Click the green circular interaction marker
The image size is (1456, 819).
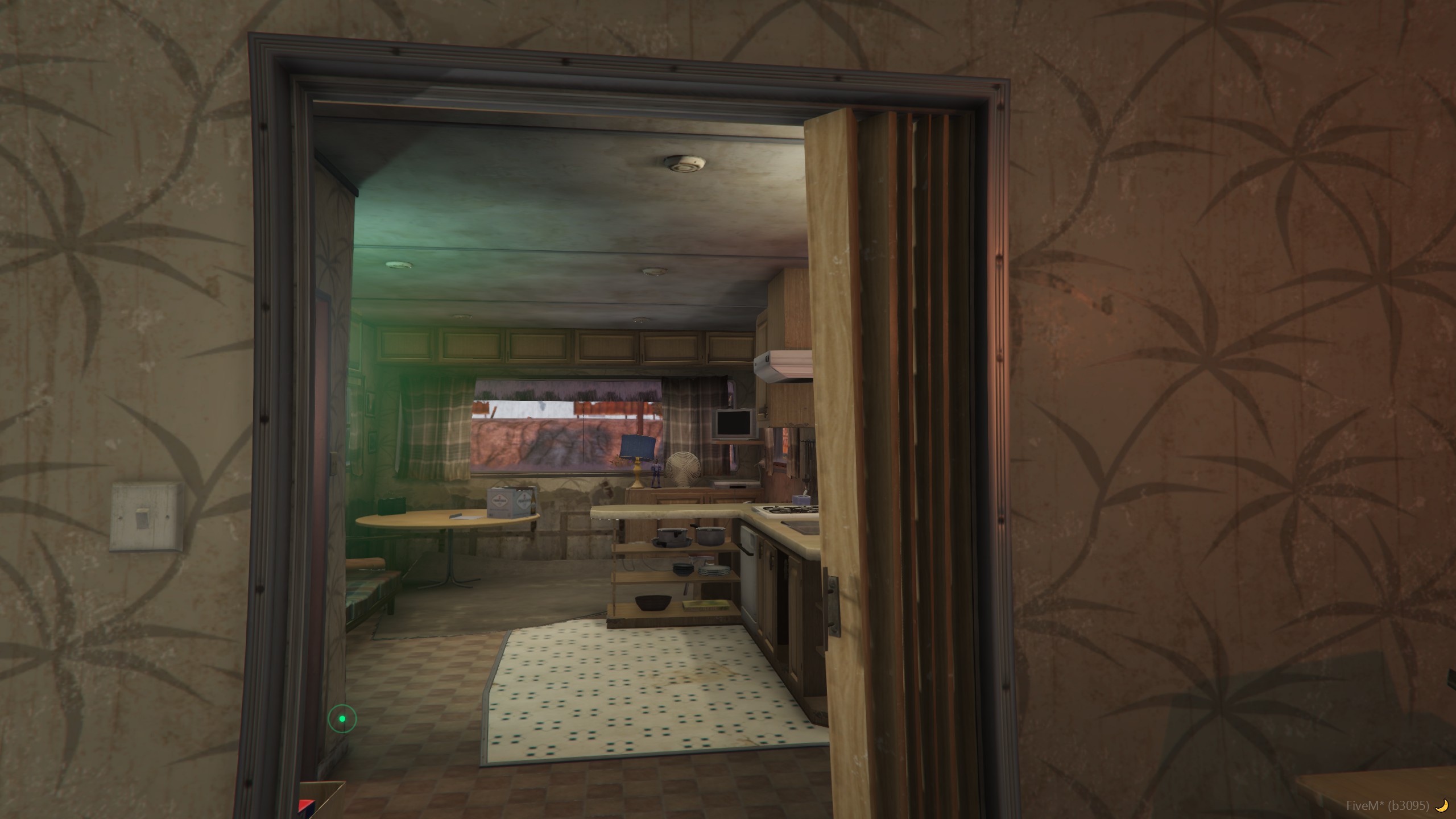click(342, 719)
